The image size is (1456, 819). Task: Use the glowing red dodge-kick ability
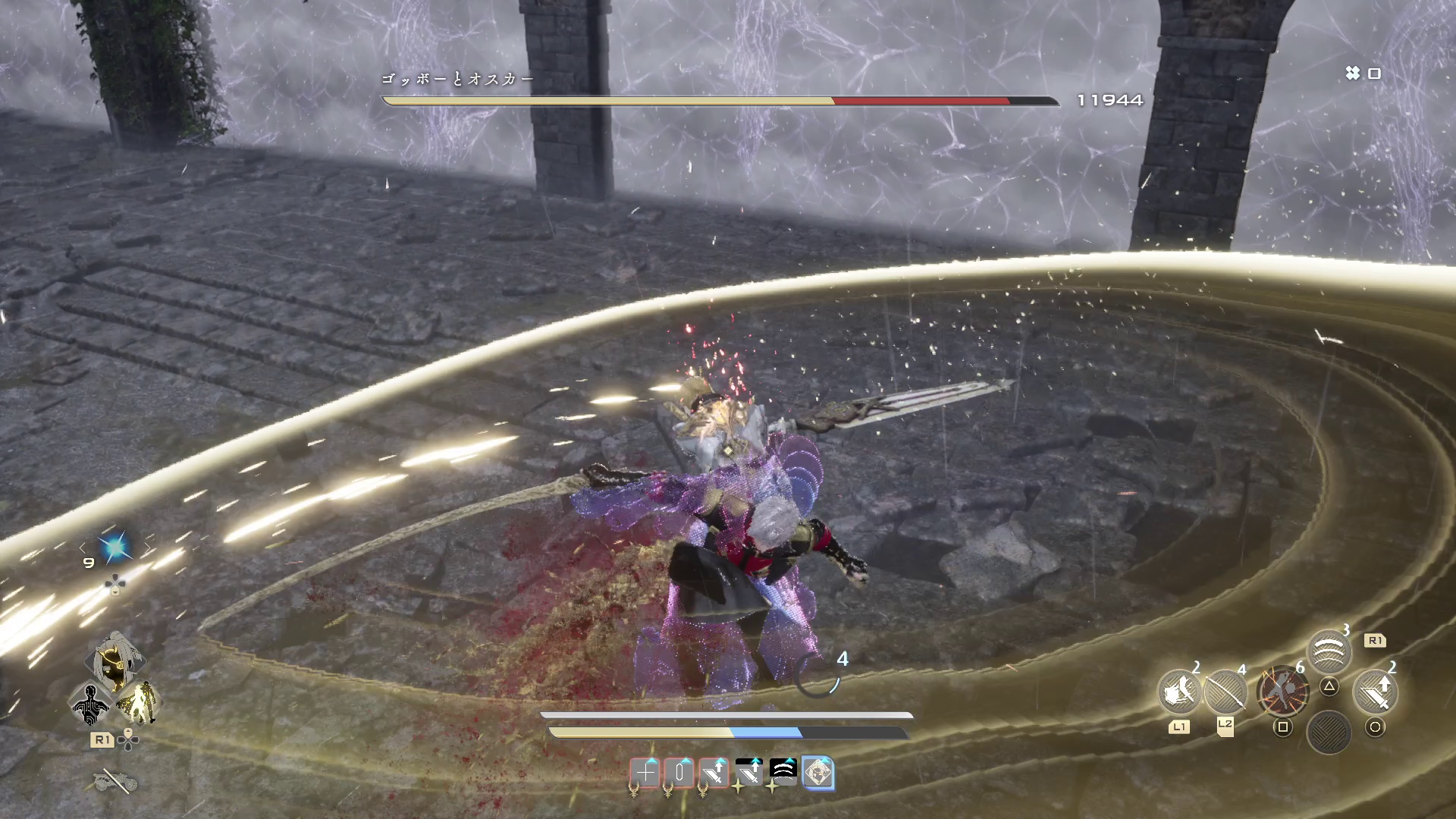[x=1282, y=691]
